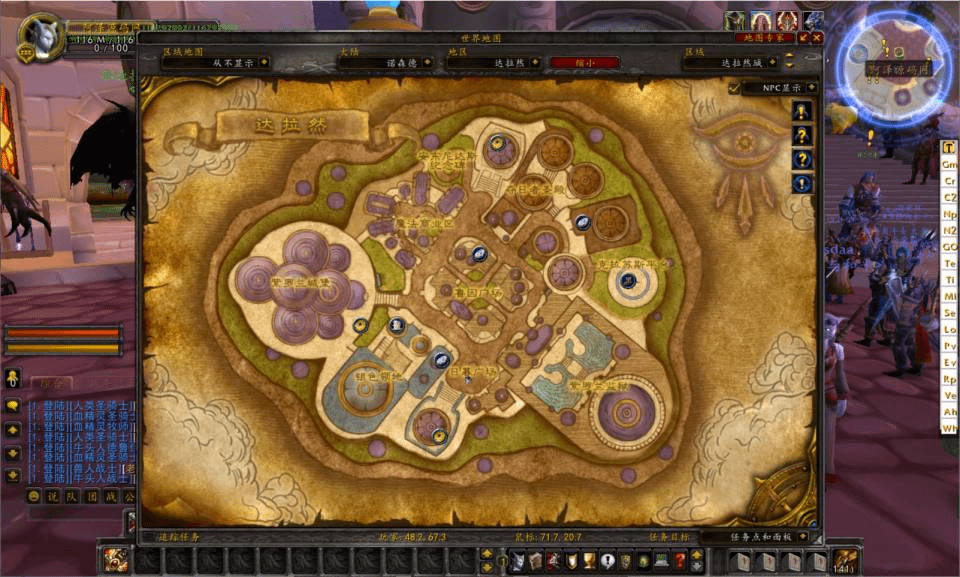This screenshot has height=577, width=960.
Task: Click the 地图专家 red button
Action: 765,37
